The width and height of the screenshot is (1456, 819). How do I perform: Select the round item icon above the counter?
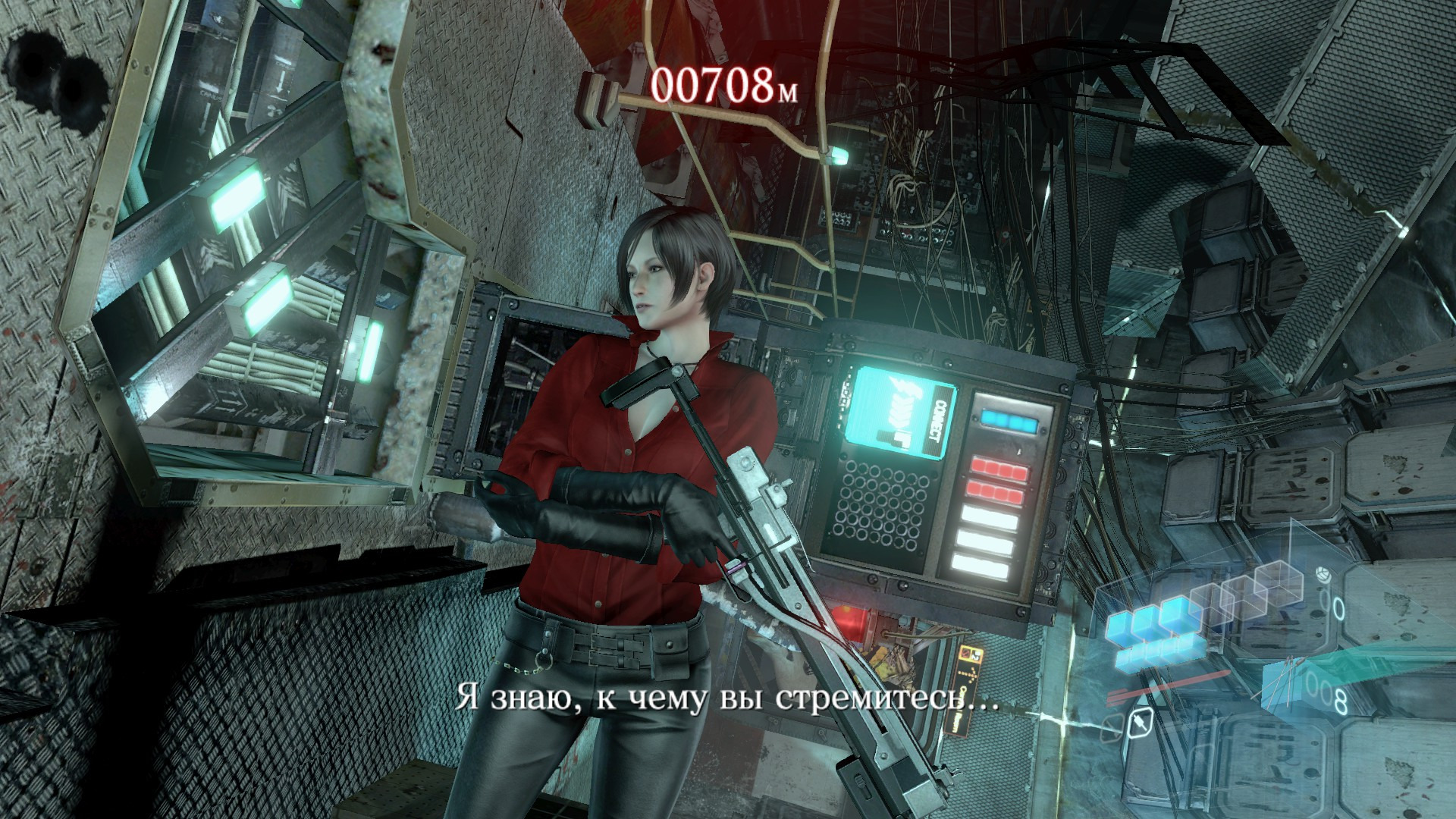(1323, 573)
